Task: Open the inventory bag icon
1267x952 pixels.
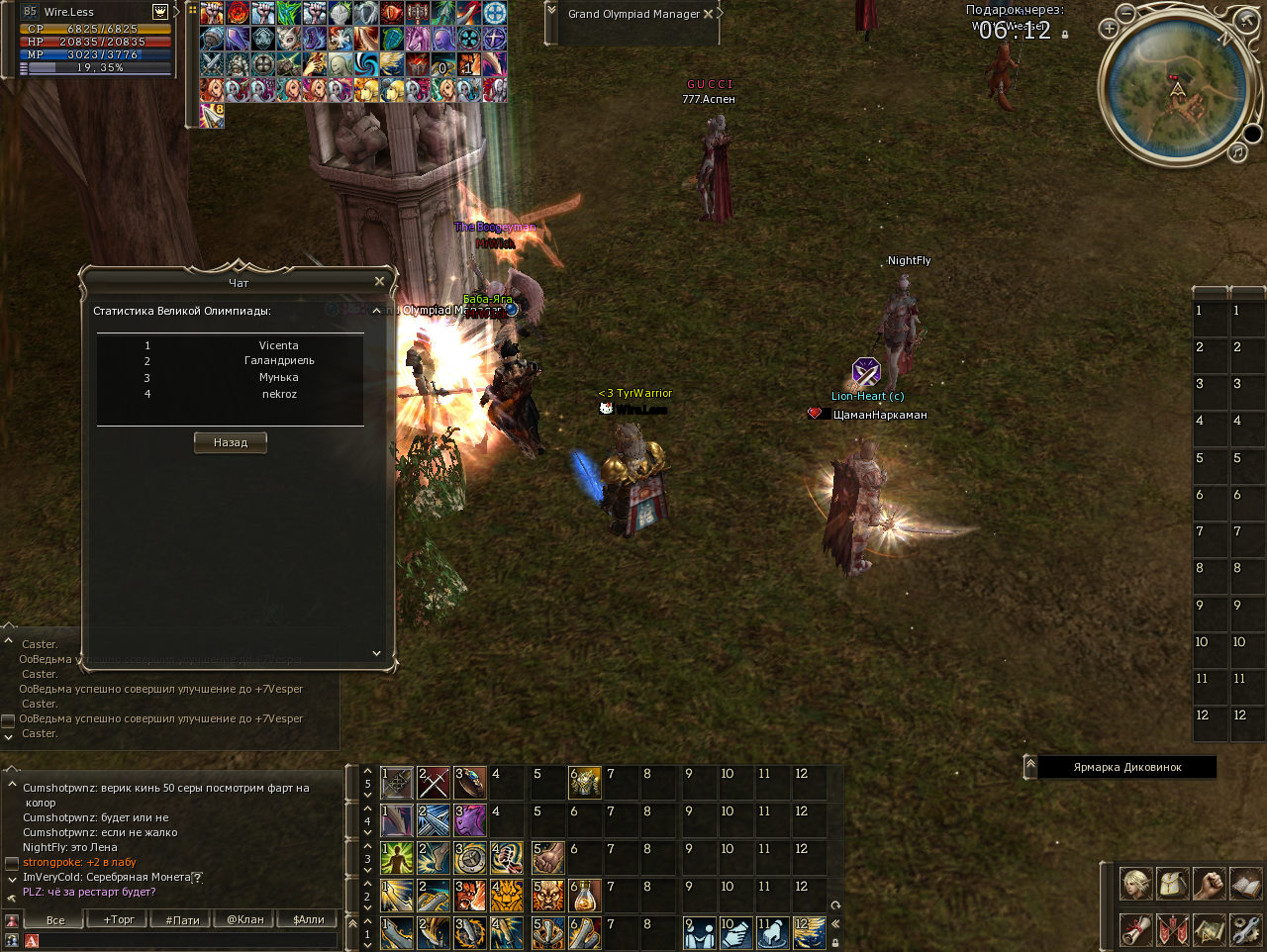Action: click(1172, 883)
